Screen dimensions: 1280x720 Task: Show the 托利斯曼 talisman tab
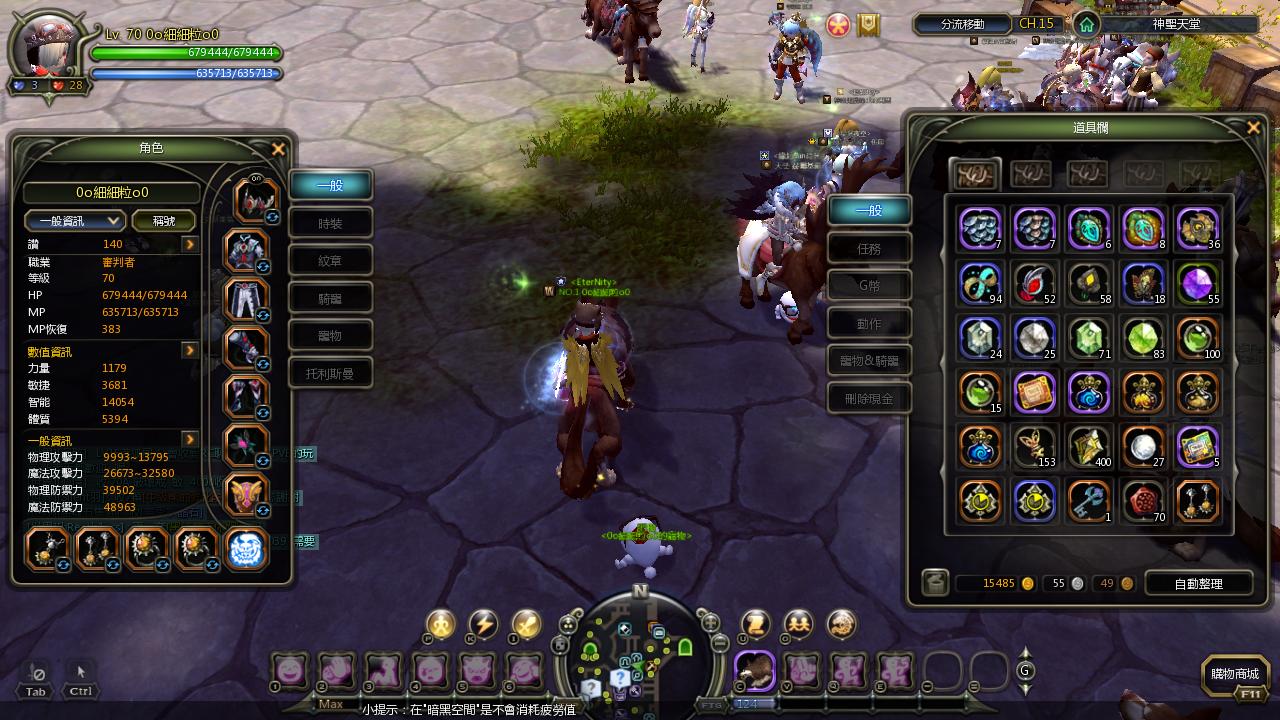click(330, 374)
